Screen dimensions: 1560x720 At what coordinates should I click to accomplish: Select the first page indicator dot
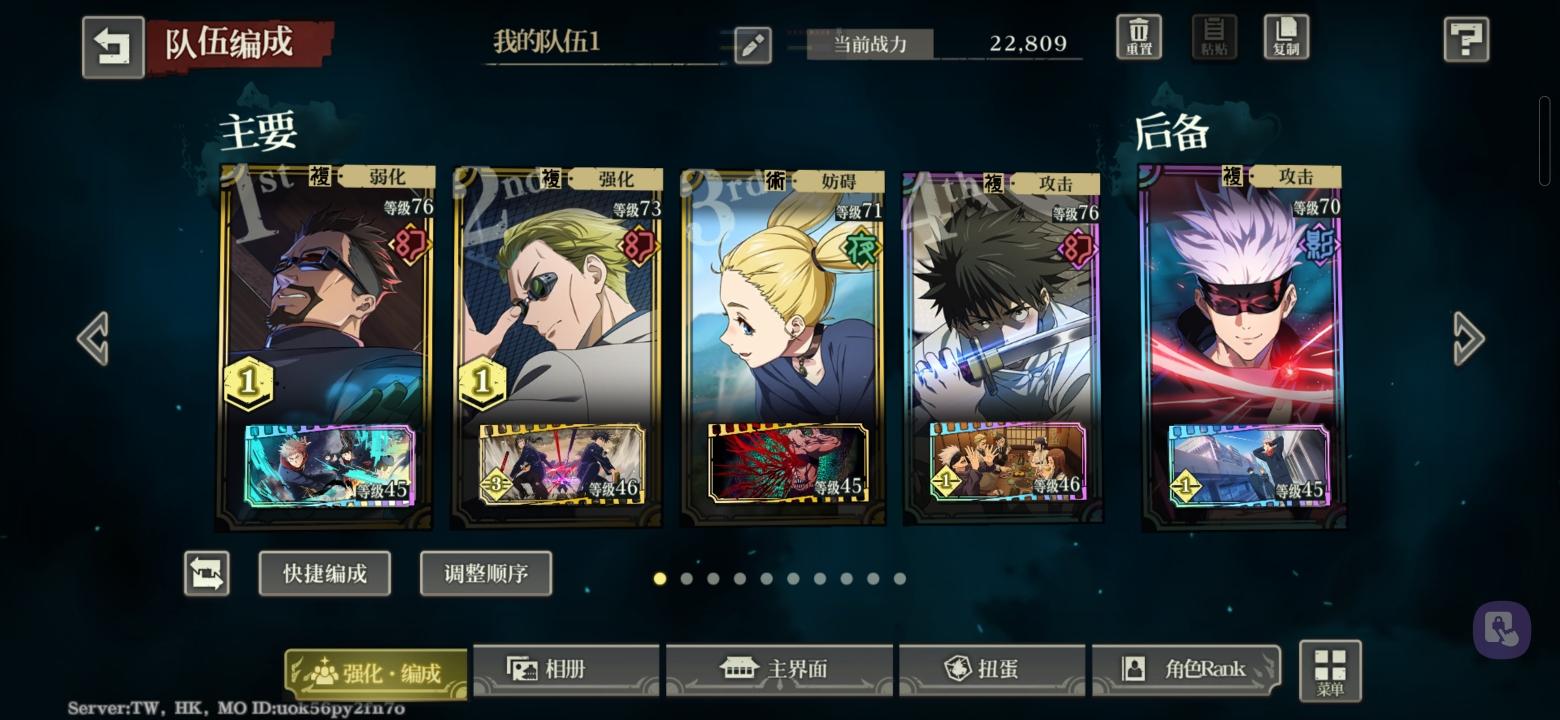click(660, 578)
